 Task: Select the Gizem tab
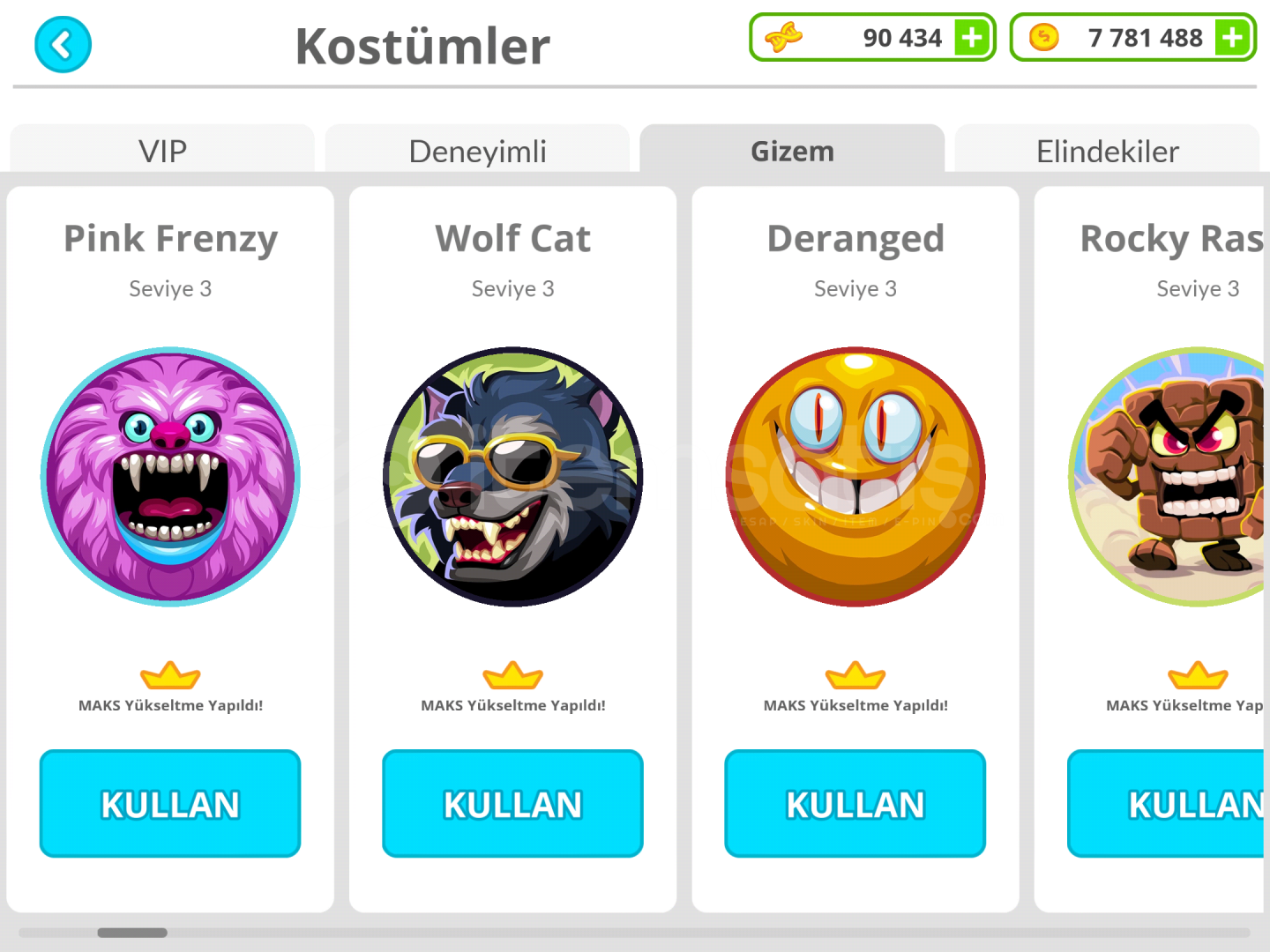click(792, 151)
